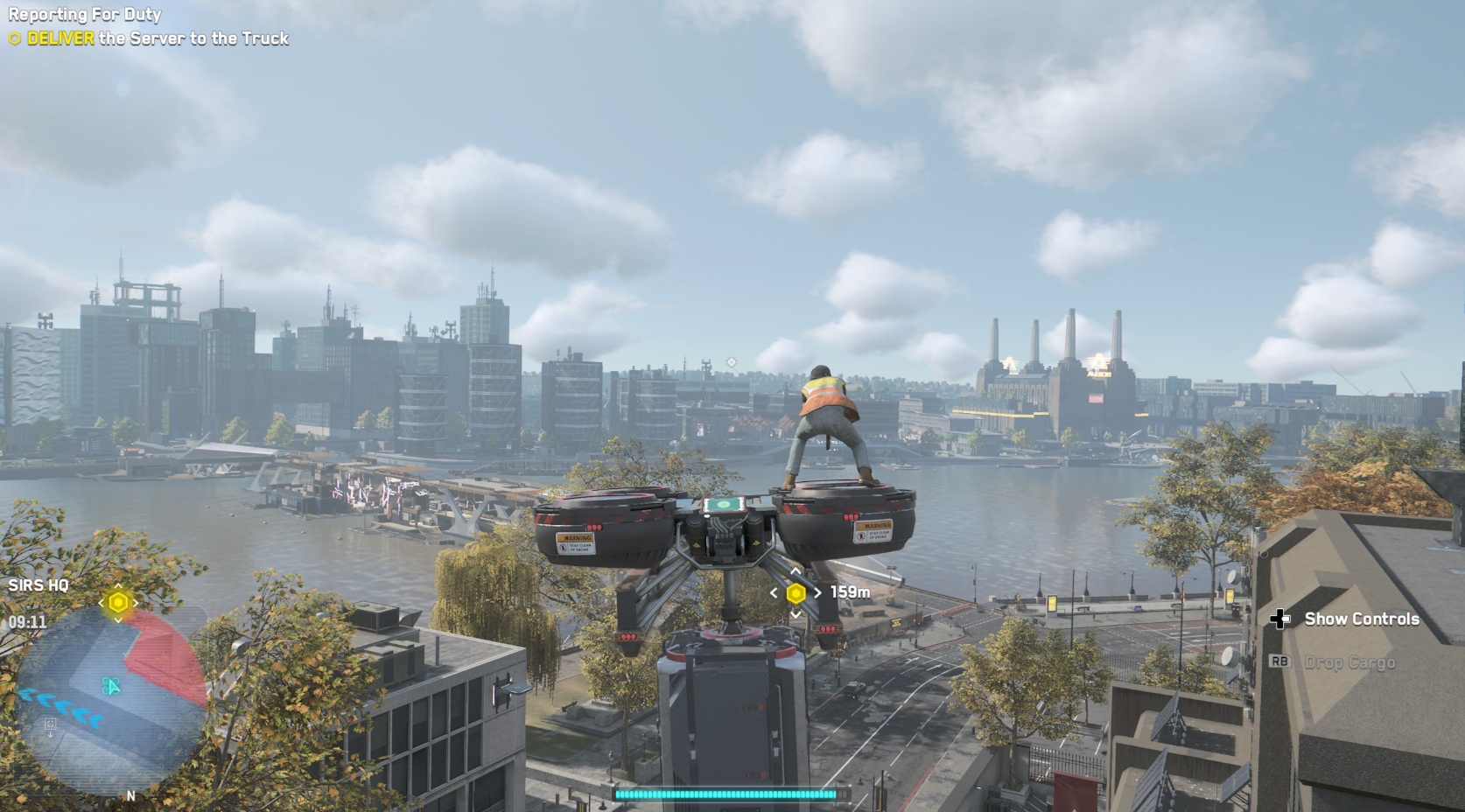Click the RB button prompt for Drop Cargo
This screenshot has height=812, width=1465.
tap(1280, 663)
